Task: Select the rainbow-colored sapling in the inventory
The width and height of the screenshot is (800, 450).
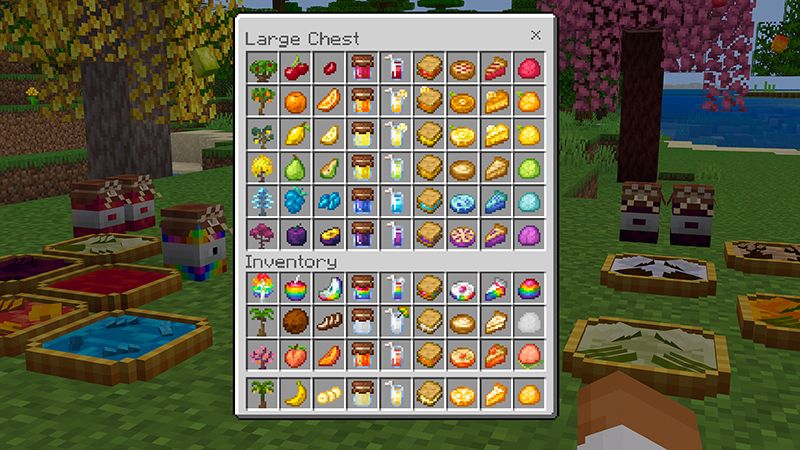Action: tap(261, 289)
